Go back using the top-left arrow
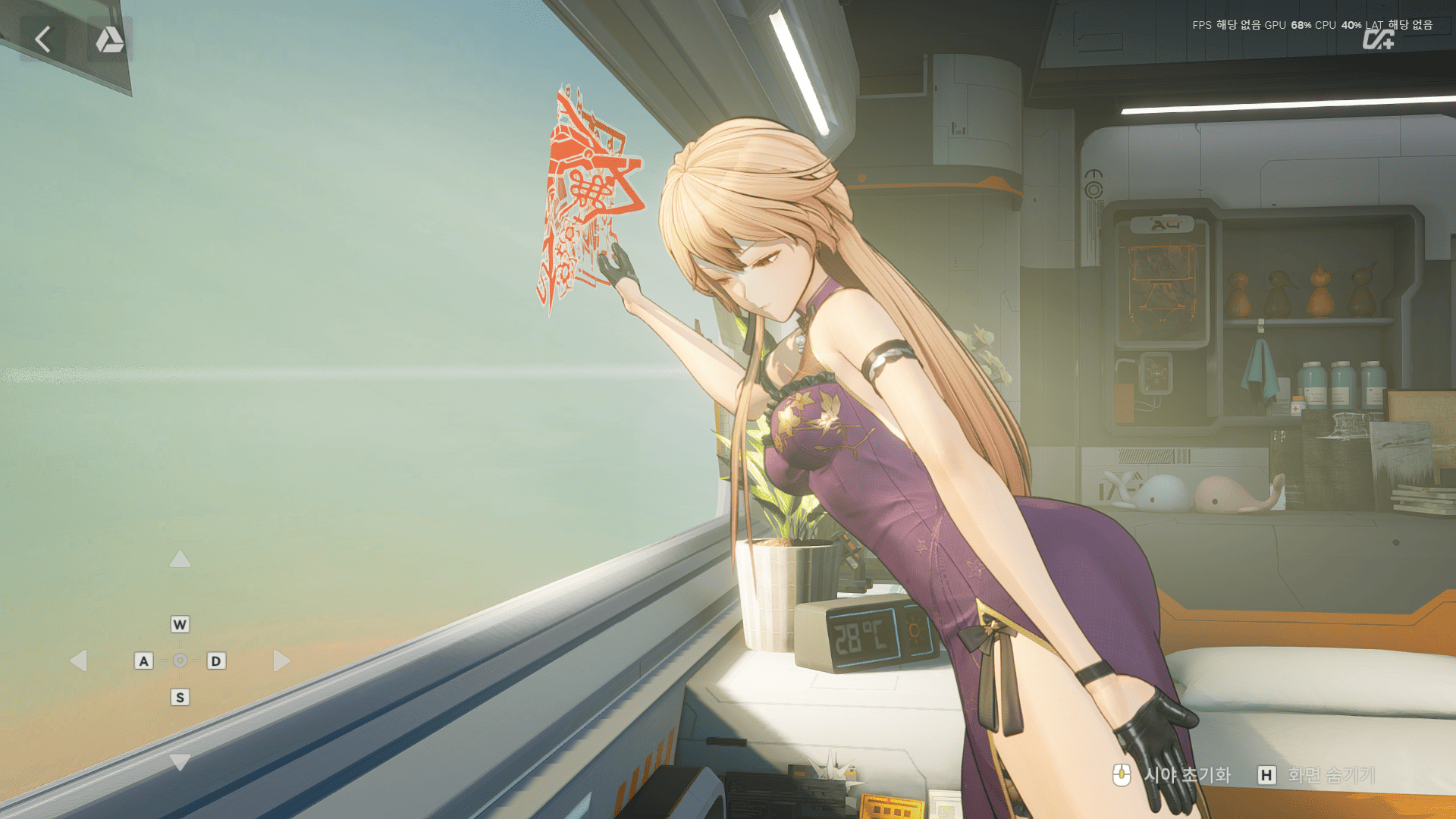 click(x=43, y=39)
